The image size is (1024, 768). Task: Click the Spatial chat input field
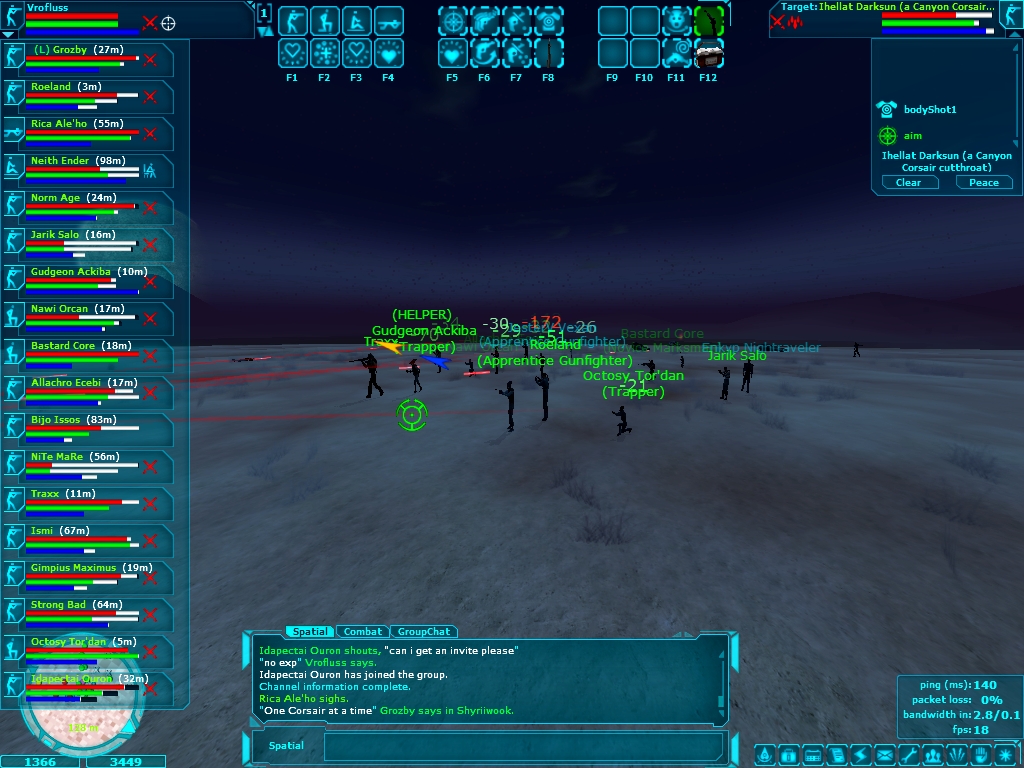[523, 746]
